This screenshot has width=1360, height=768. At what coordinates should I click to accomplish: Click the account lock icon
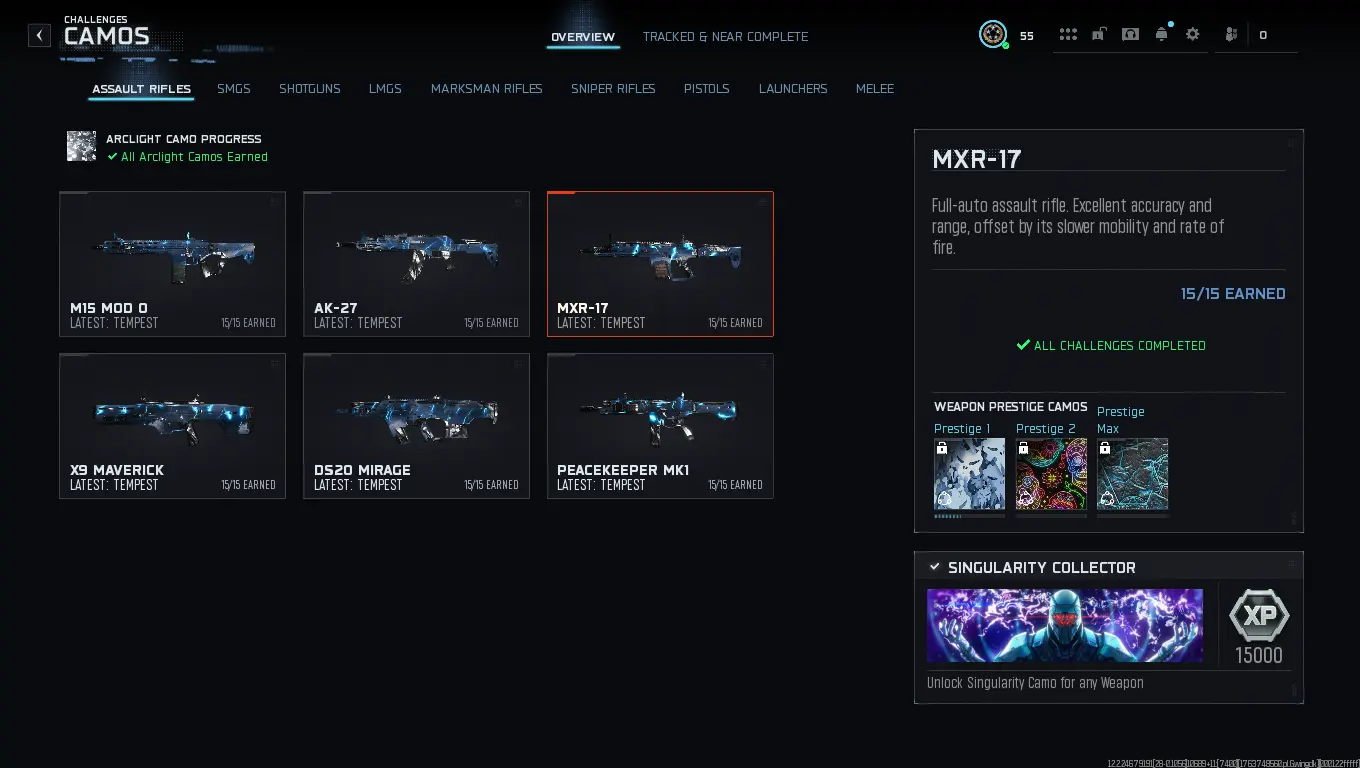[1099, 34]
